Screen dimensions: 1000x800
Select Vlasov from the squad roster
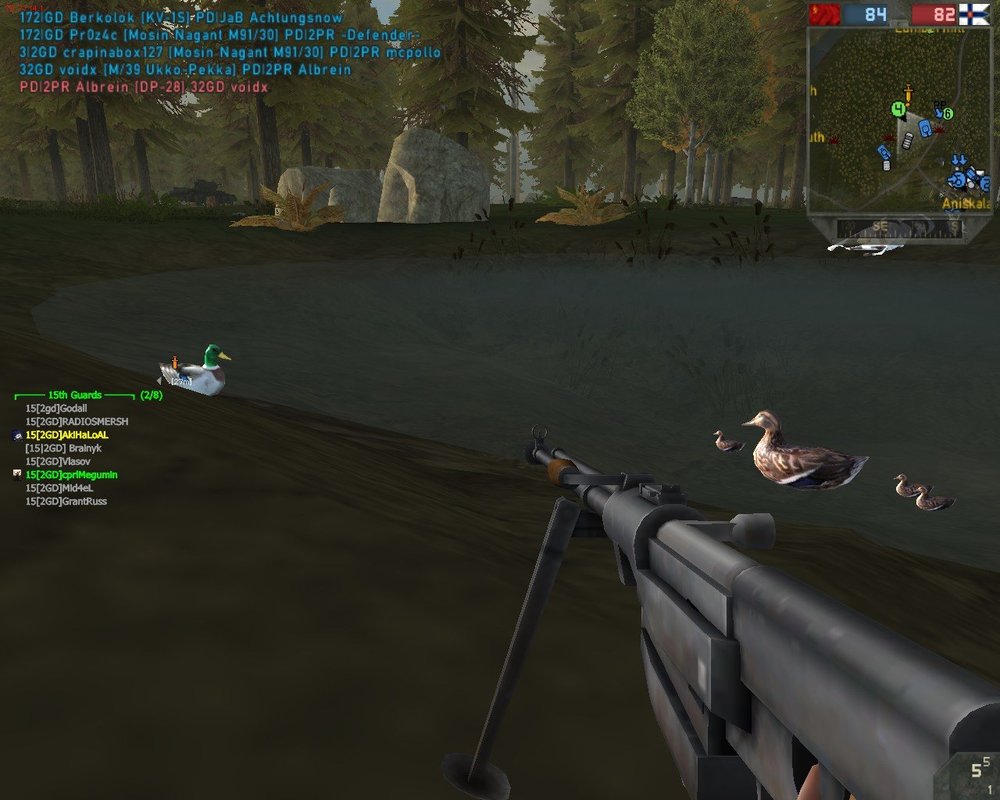point(62,462)
